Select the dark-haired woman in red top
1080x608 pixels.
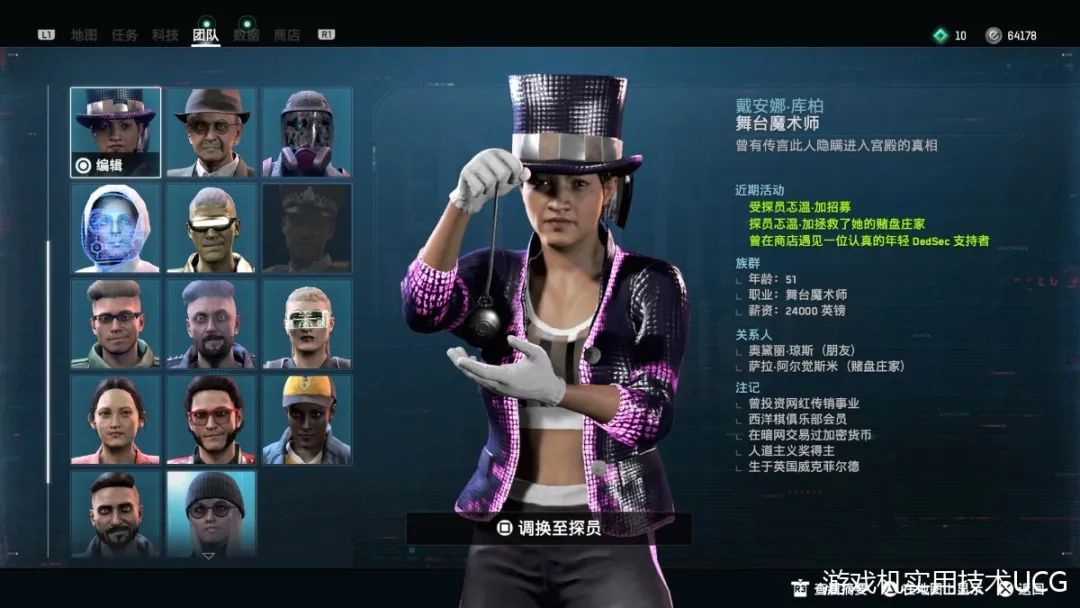point(116,420)
